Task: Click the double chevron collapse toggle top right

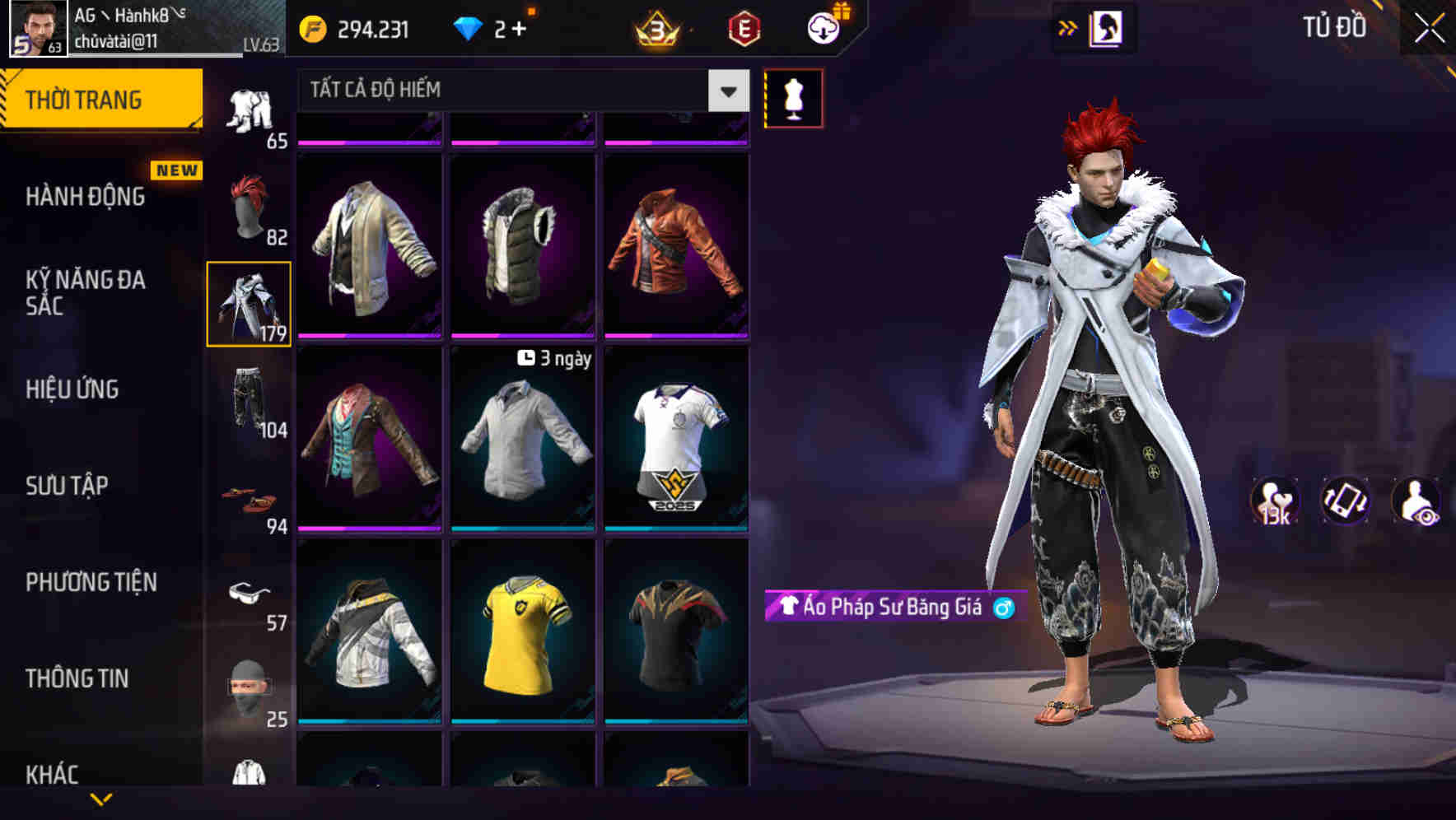Action: click(x=1068, y=27)
